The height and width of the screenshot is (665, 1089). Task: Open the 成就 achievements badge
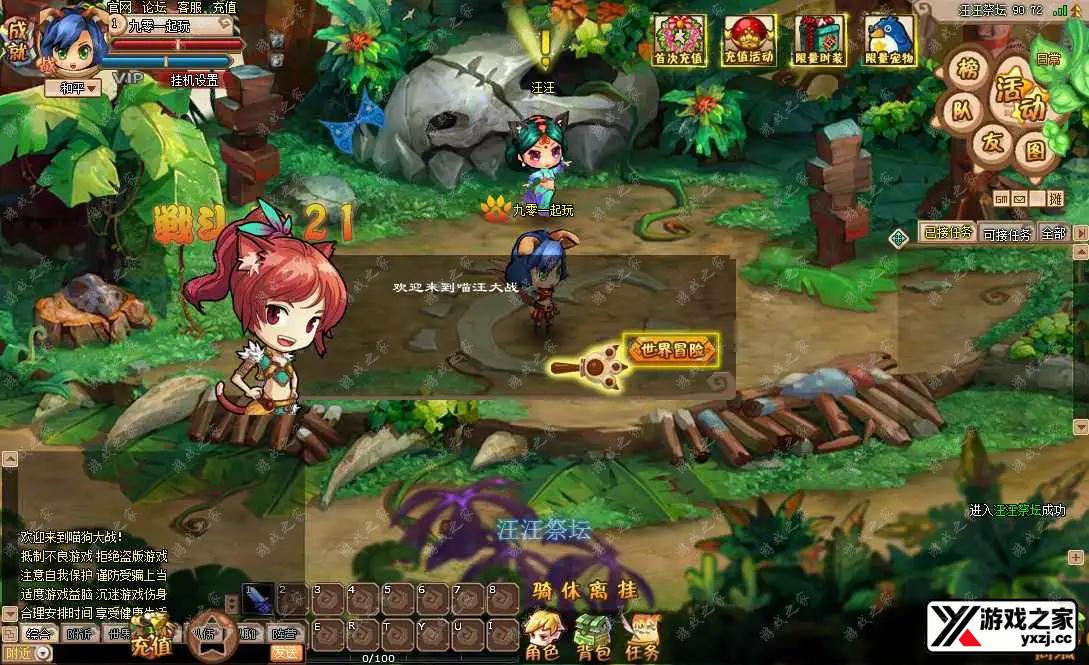click(18, 39)
